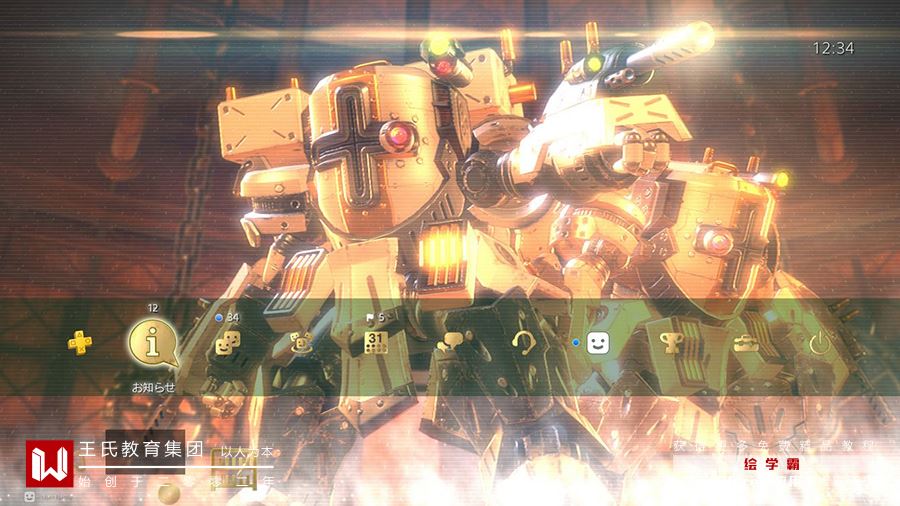Select the Power icon
900x506 pixels.
click(819, 343)
